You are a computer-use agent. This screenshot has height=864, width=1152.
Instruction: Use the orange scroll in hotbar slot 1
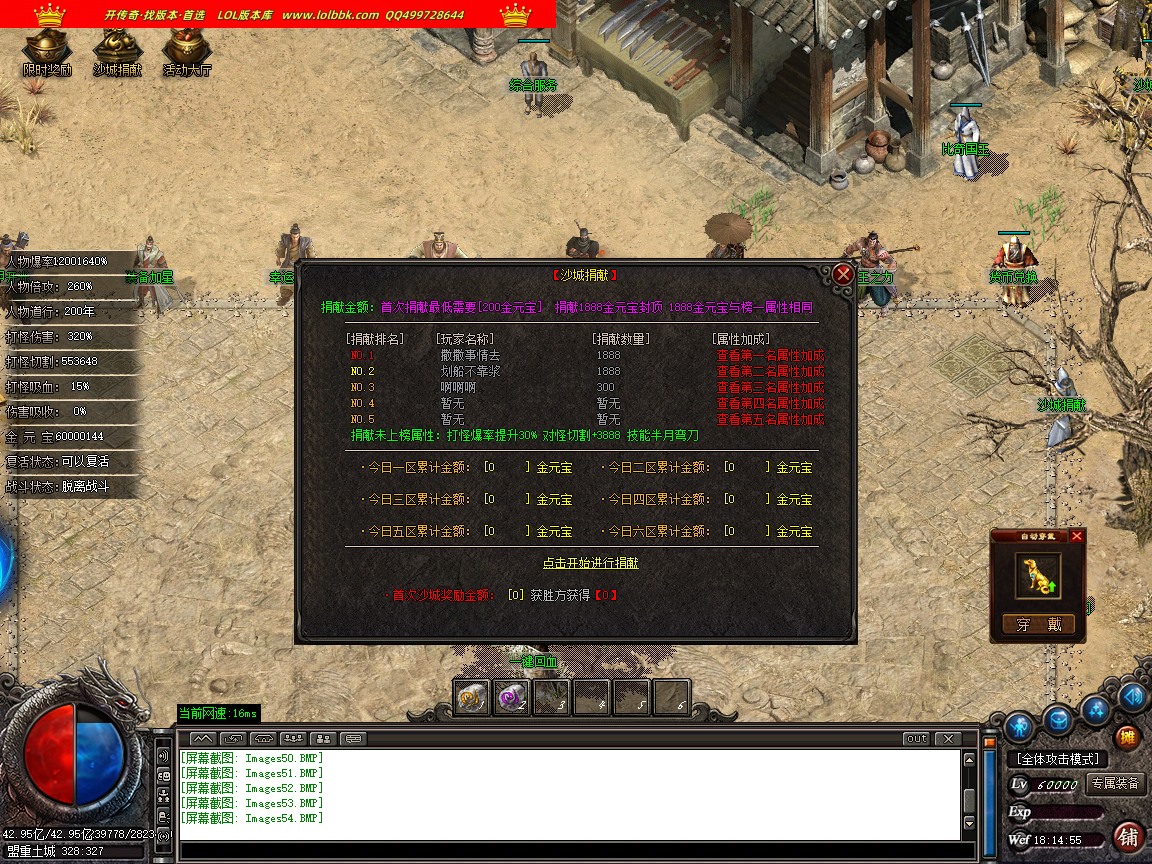click(x=472, y=697)
